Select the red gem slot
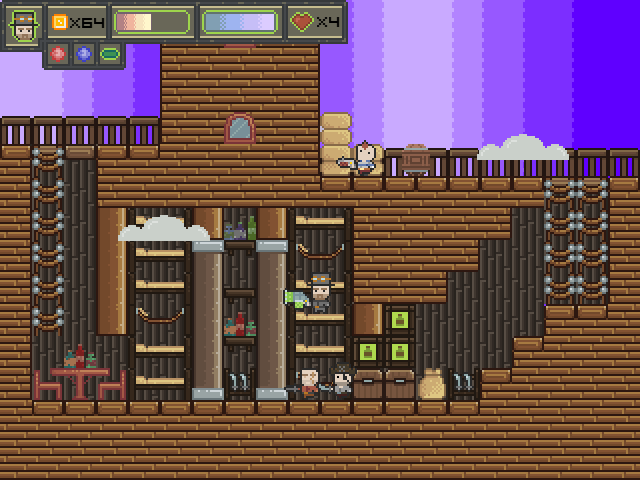Image resolution: width=640 pixels, height=480 pixels. click(x=58, y=54)
